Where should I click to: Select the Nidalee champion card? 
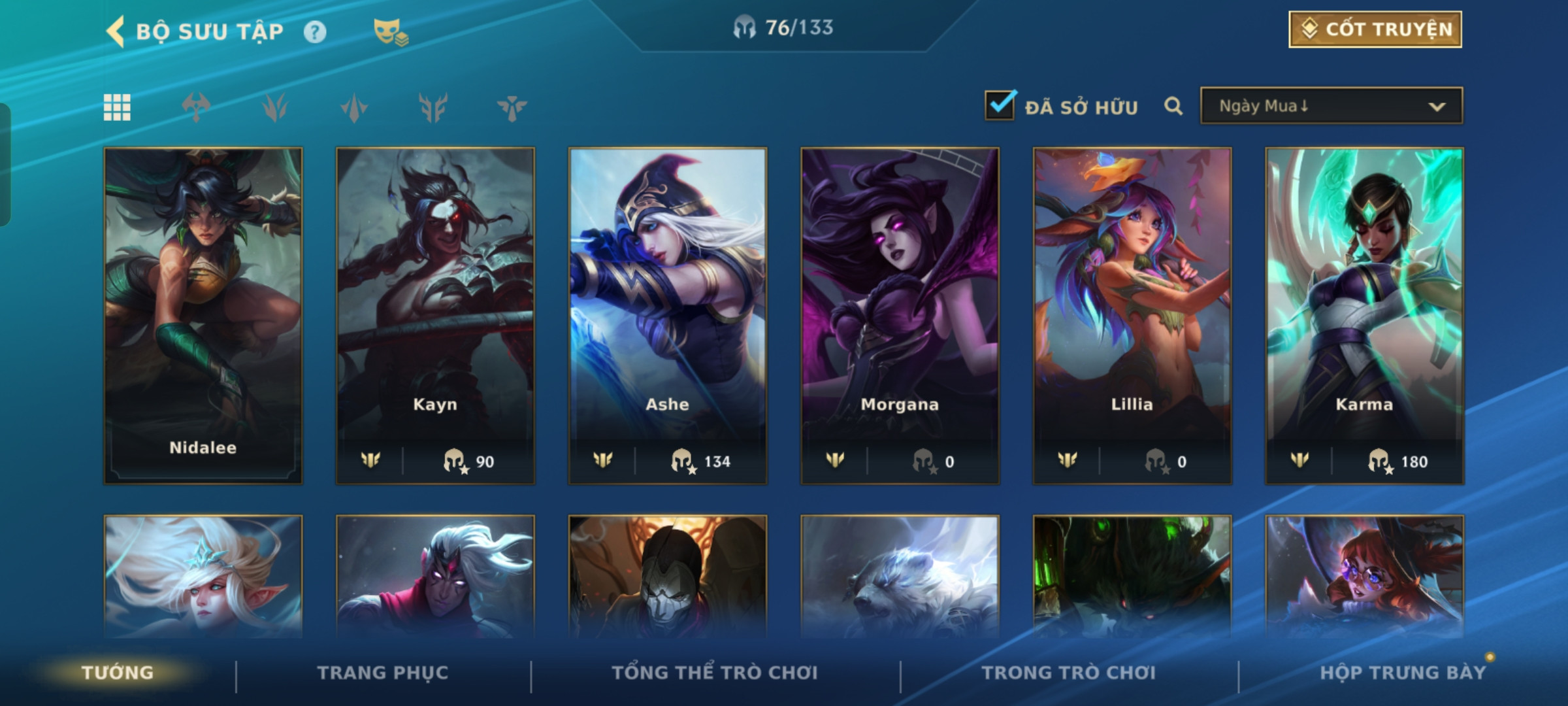tap(203, 315)
